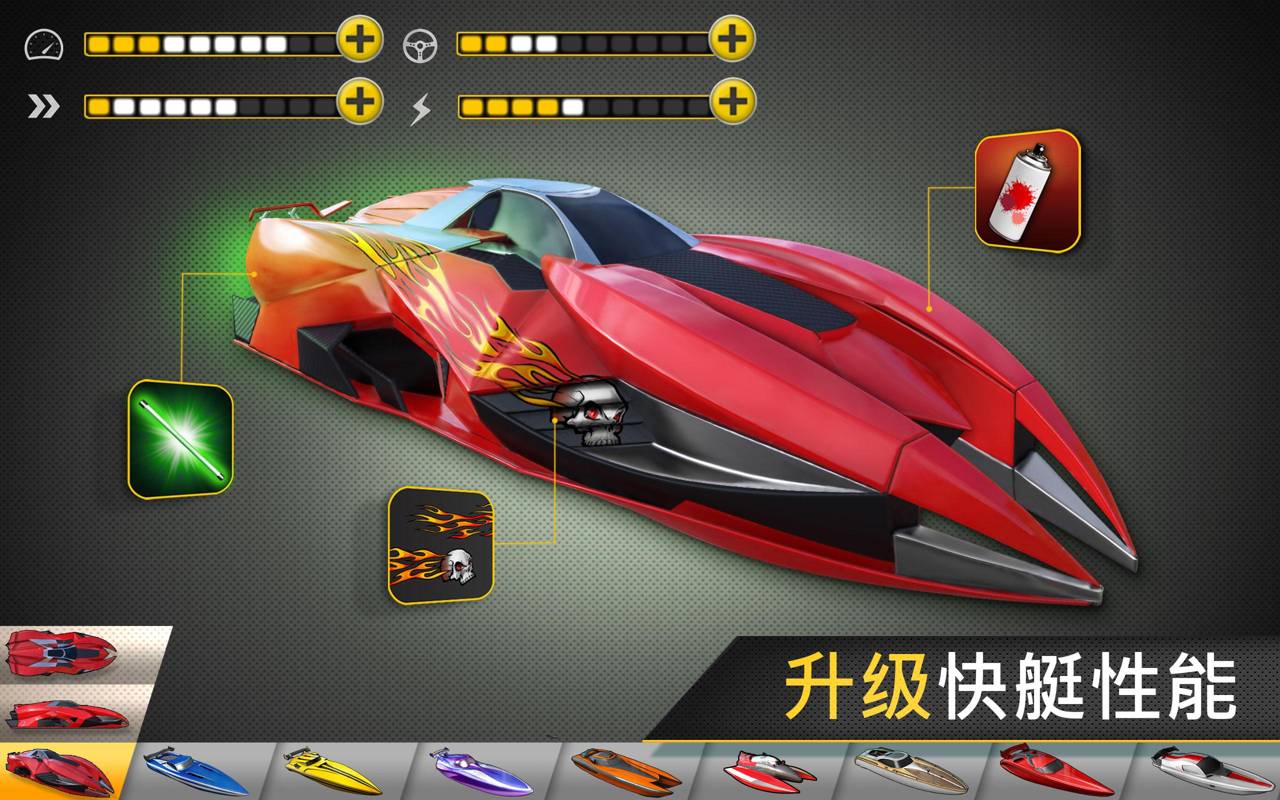The width and height of the screenshot is (1280, 800).
Task: Choose the blue speedboat
Action: (194, 772)
